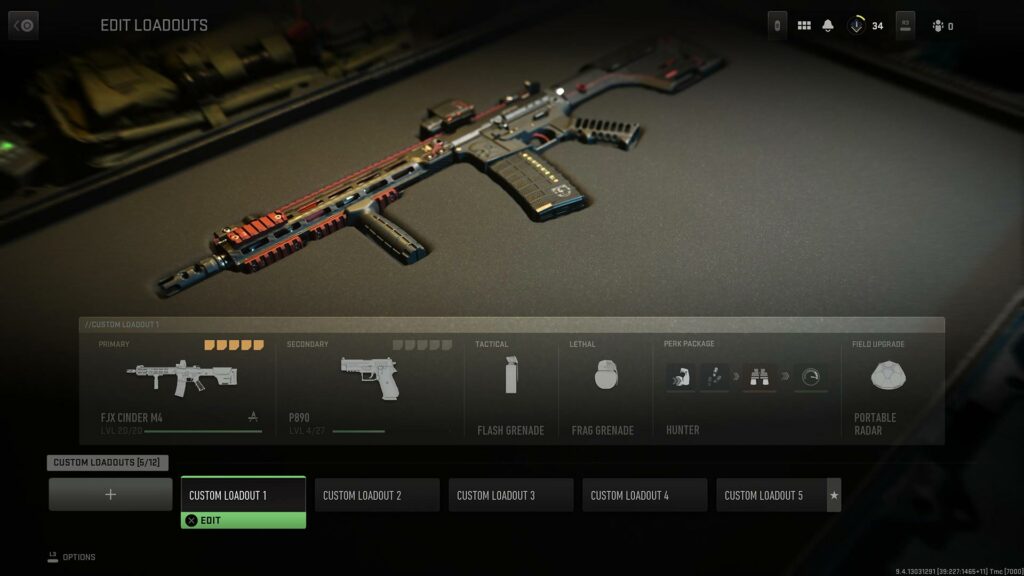
Task: Open the social friends icon
Action: tap(938, 26)
